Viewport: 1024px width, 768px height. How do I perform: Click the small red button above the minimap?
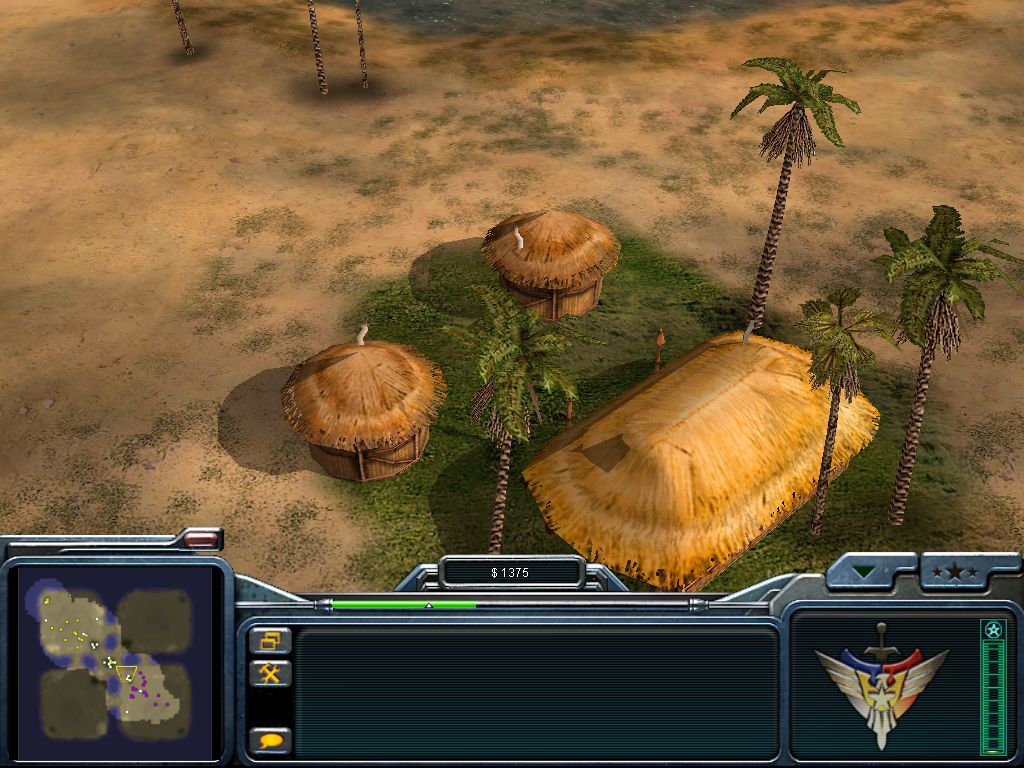[x=201, y=539]
